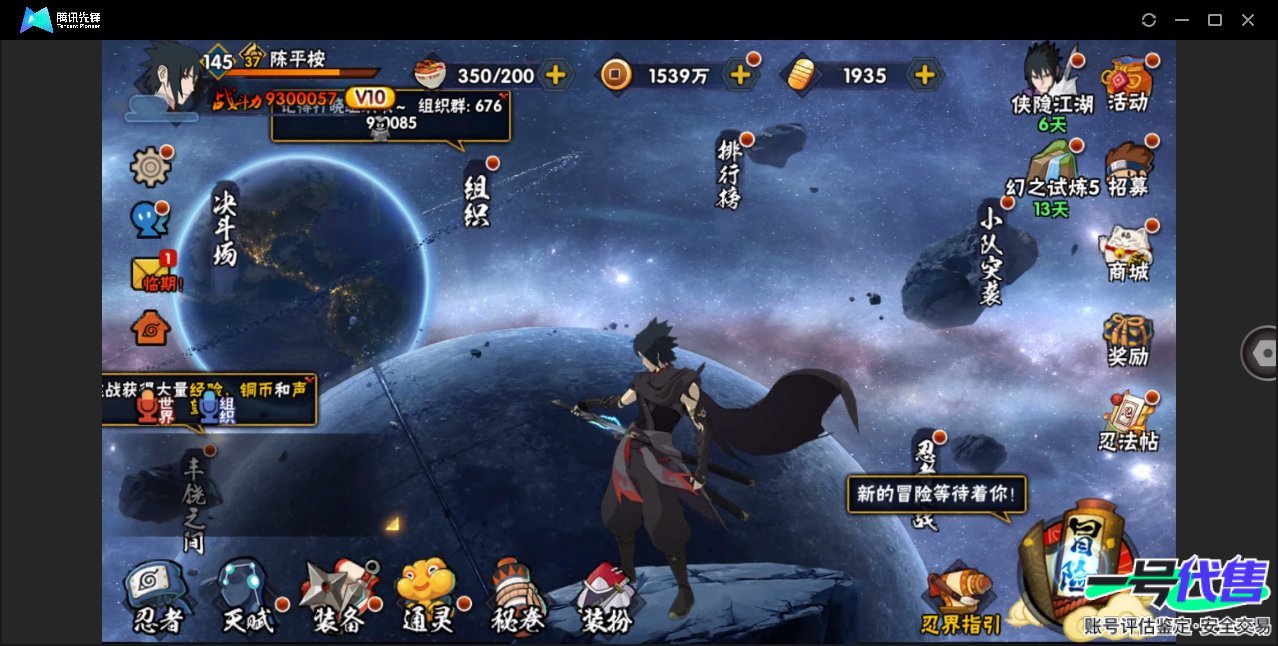Open the gear settings icon
The height and width of the screenshot is (646, 1278).
coord(151,167)
